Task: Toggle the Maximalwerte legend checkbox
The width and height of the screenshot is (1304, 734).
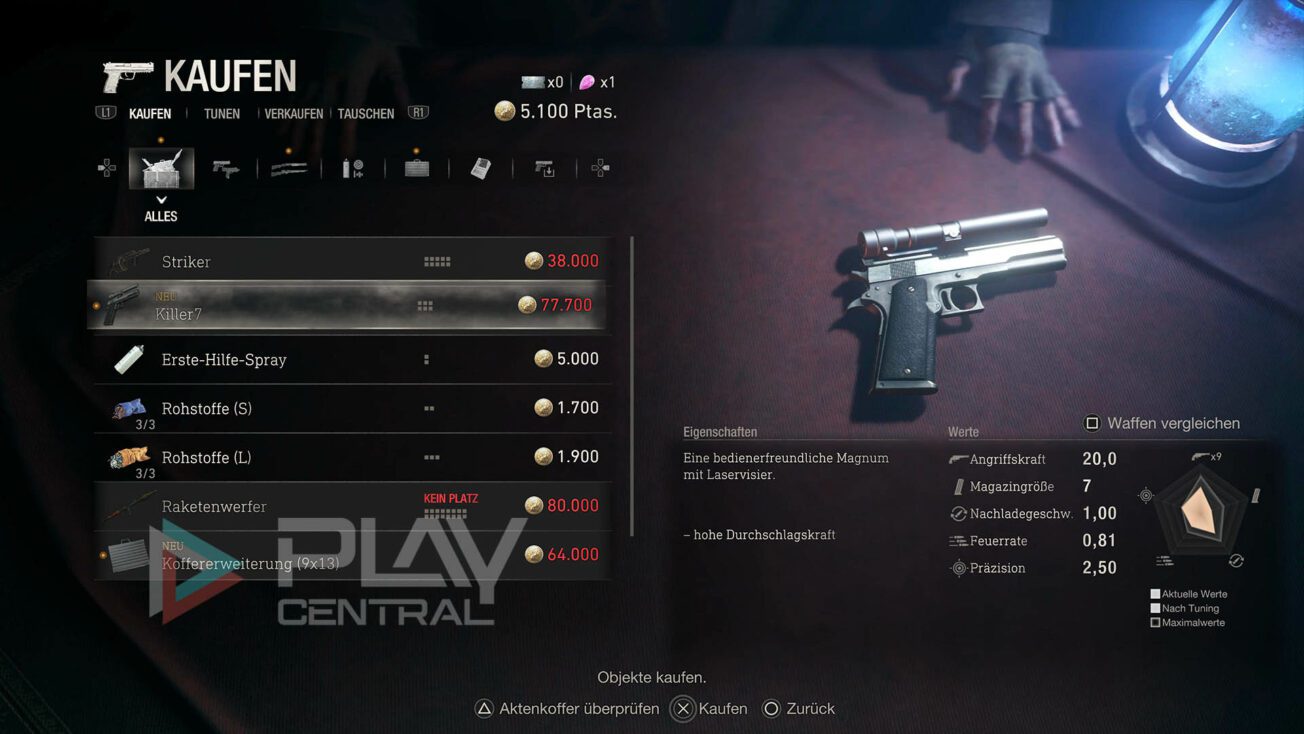Action: 1155,621
